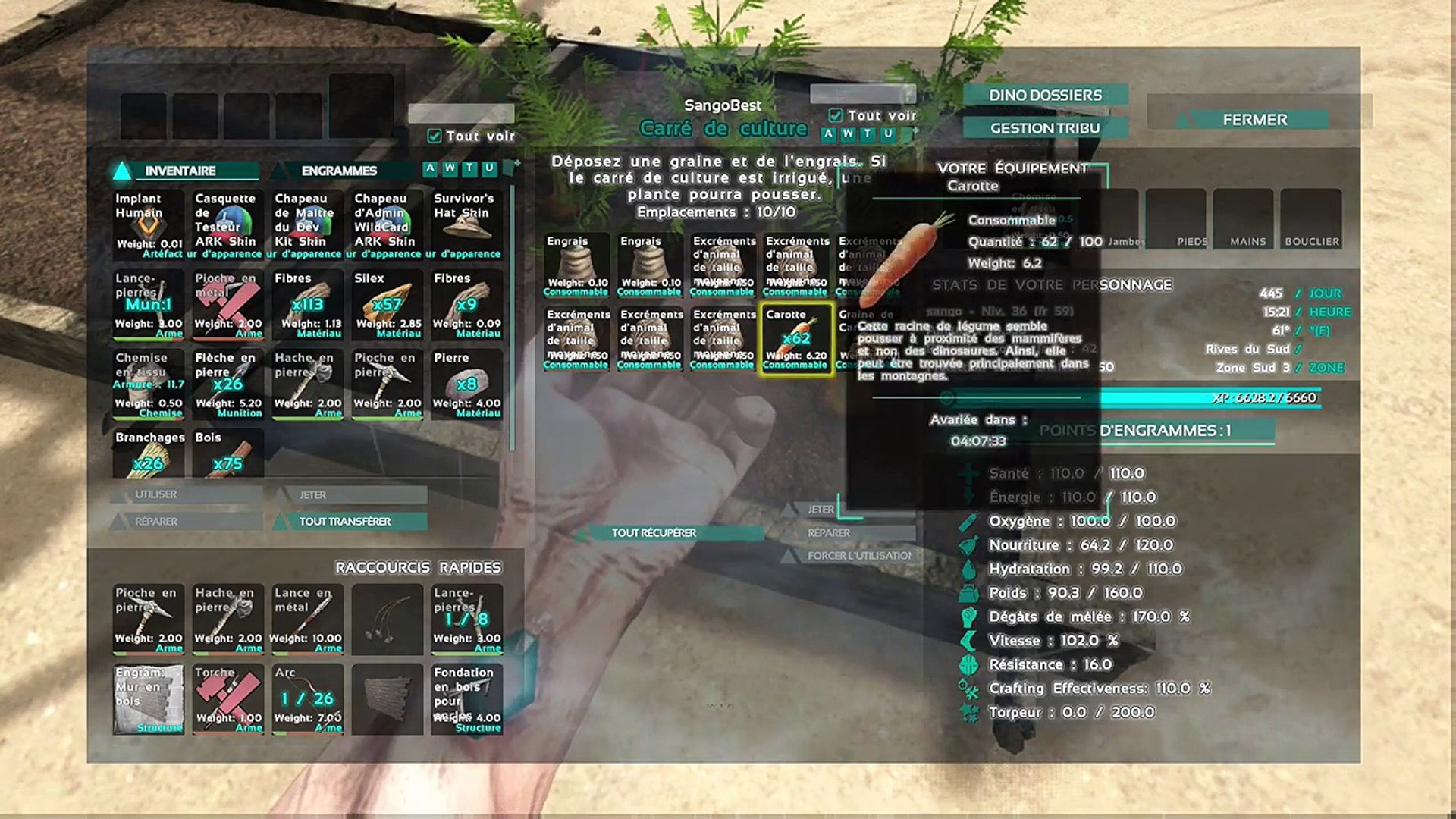Choose the Arc hotbar slot

pos(307,698)
